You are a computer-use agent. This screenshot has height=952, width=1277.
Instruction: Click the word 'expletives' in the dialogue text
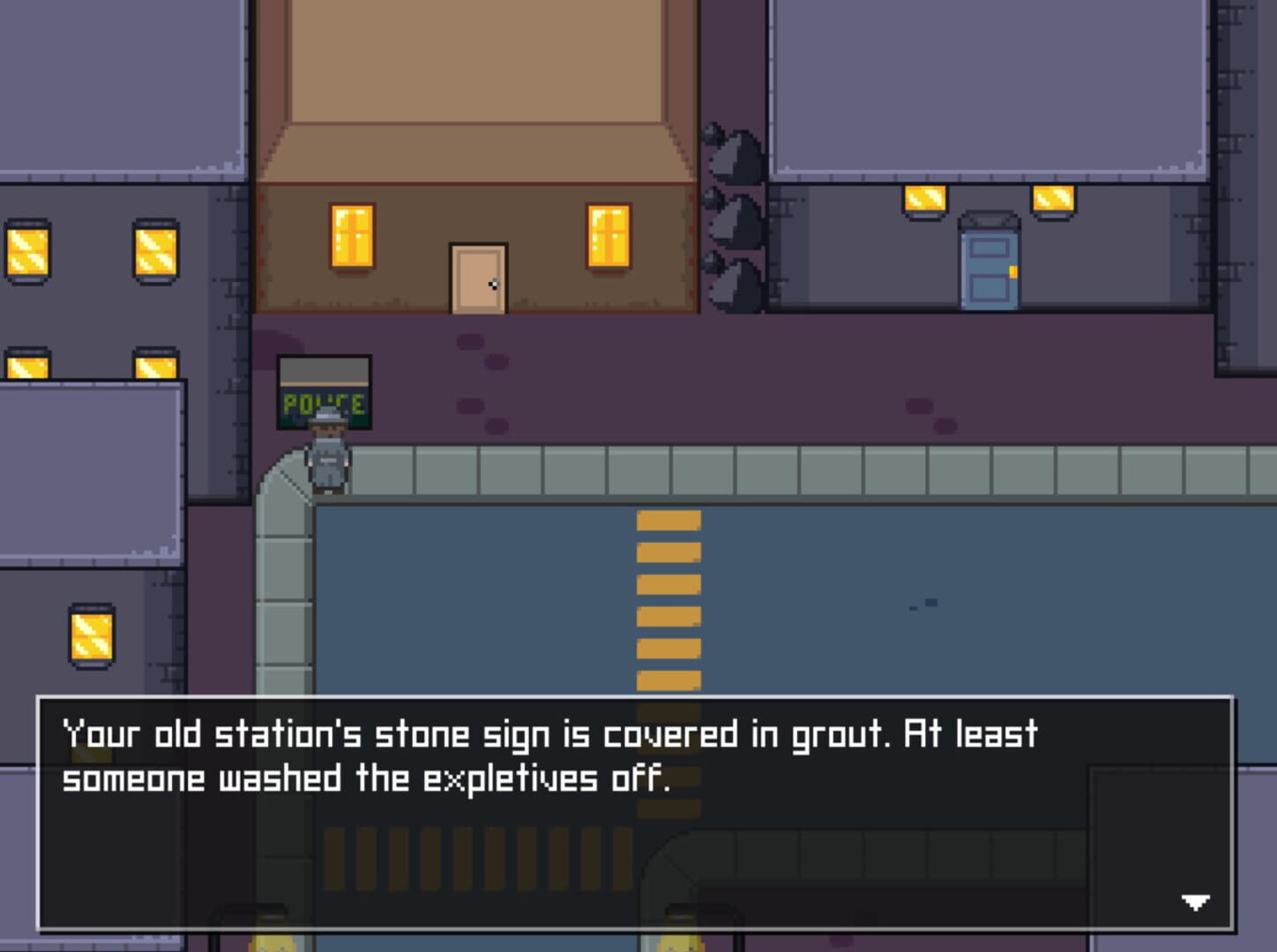point(512,779)
